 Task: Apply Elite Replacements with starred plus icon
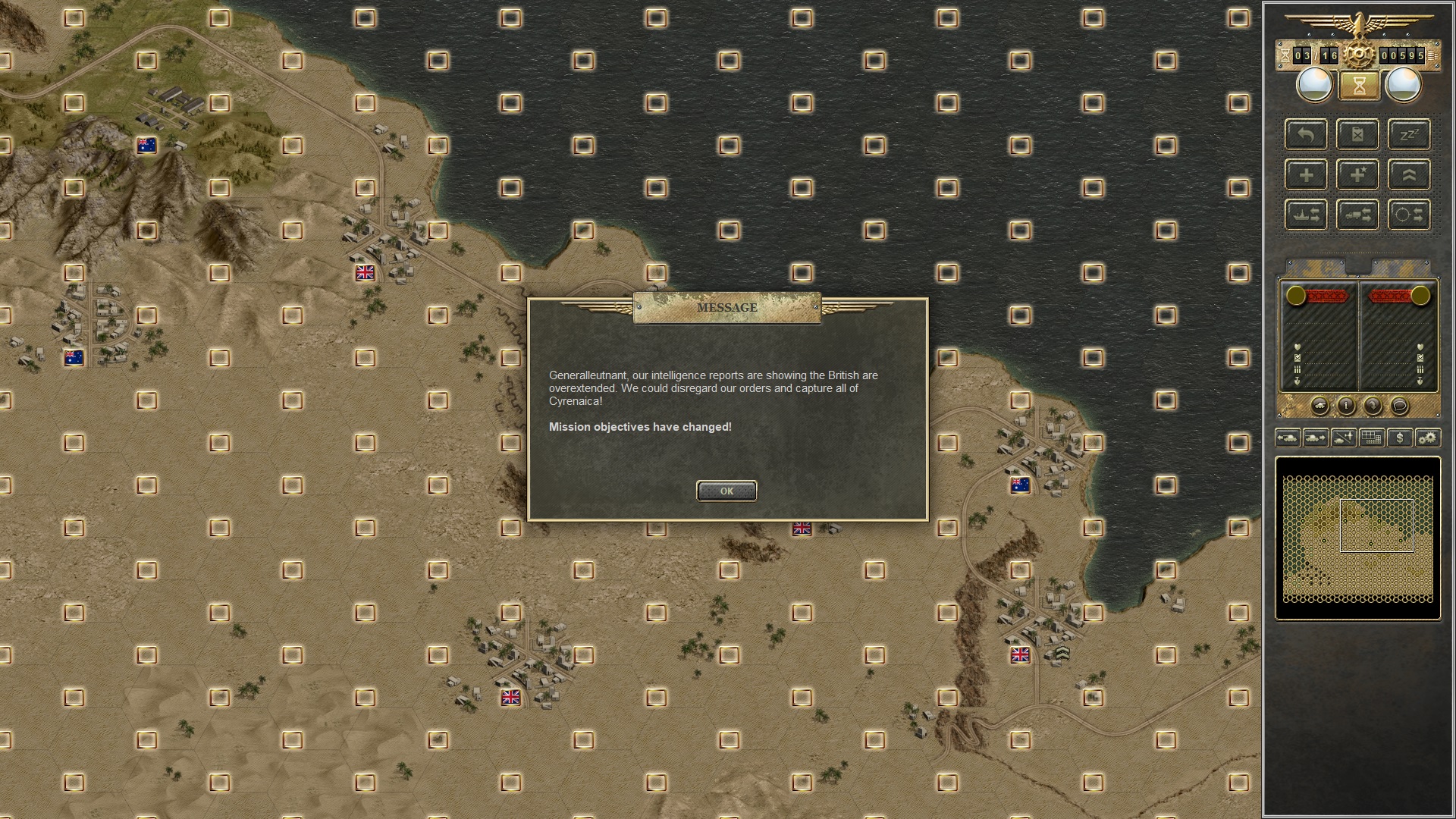[x=1357, y=174]
